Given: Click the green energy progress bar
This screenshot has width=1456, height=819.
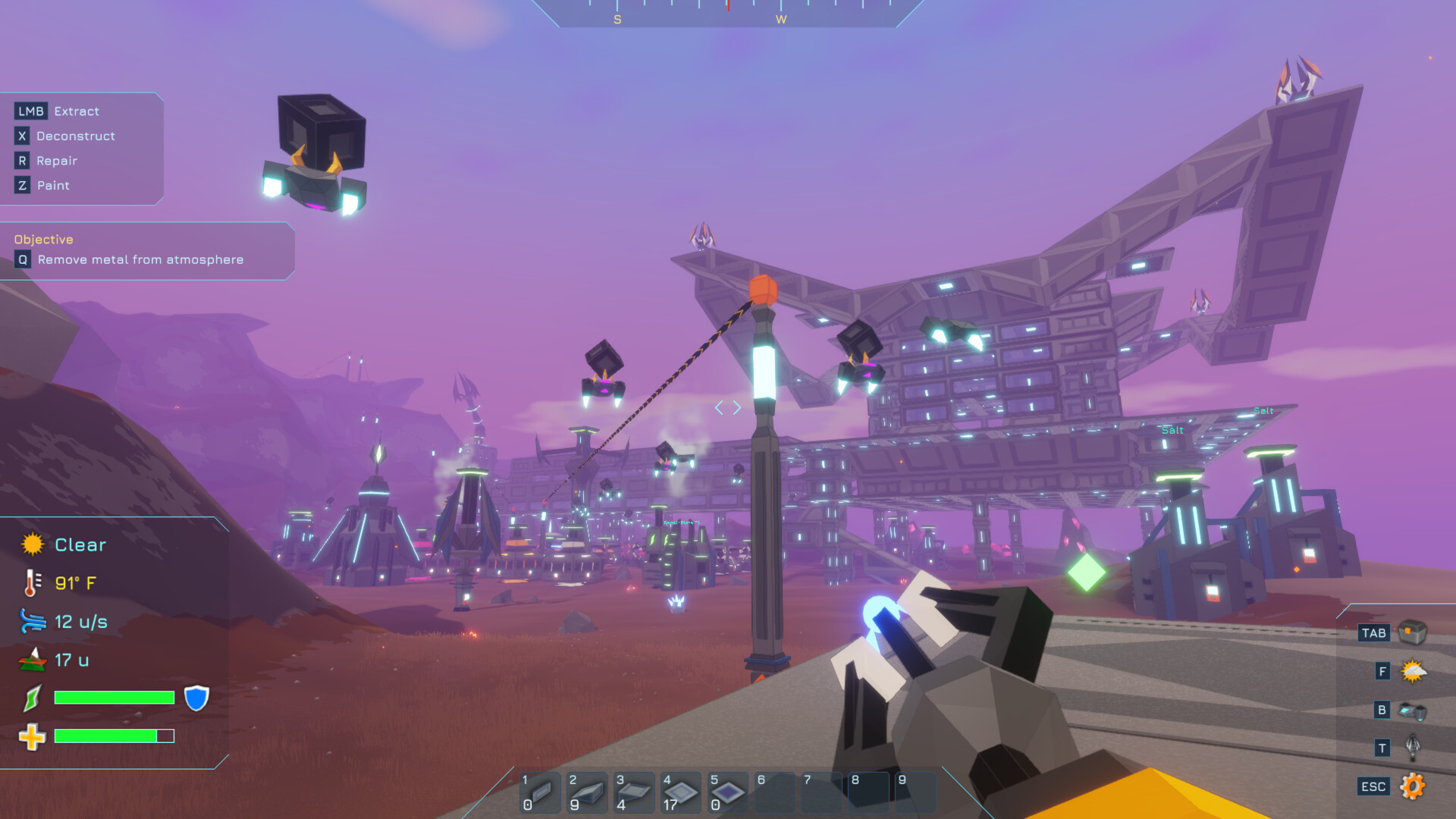Looking at the screenshot, I should coord(114,698).
